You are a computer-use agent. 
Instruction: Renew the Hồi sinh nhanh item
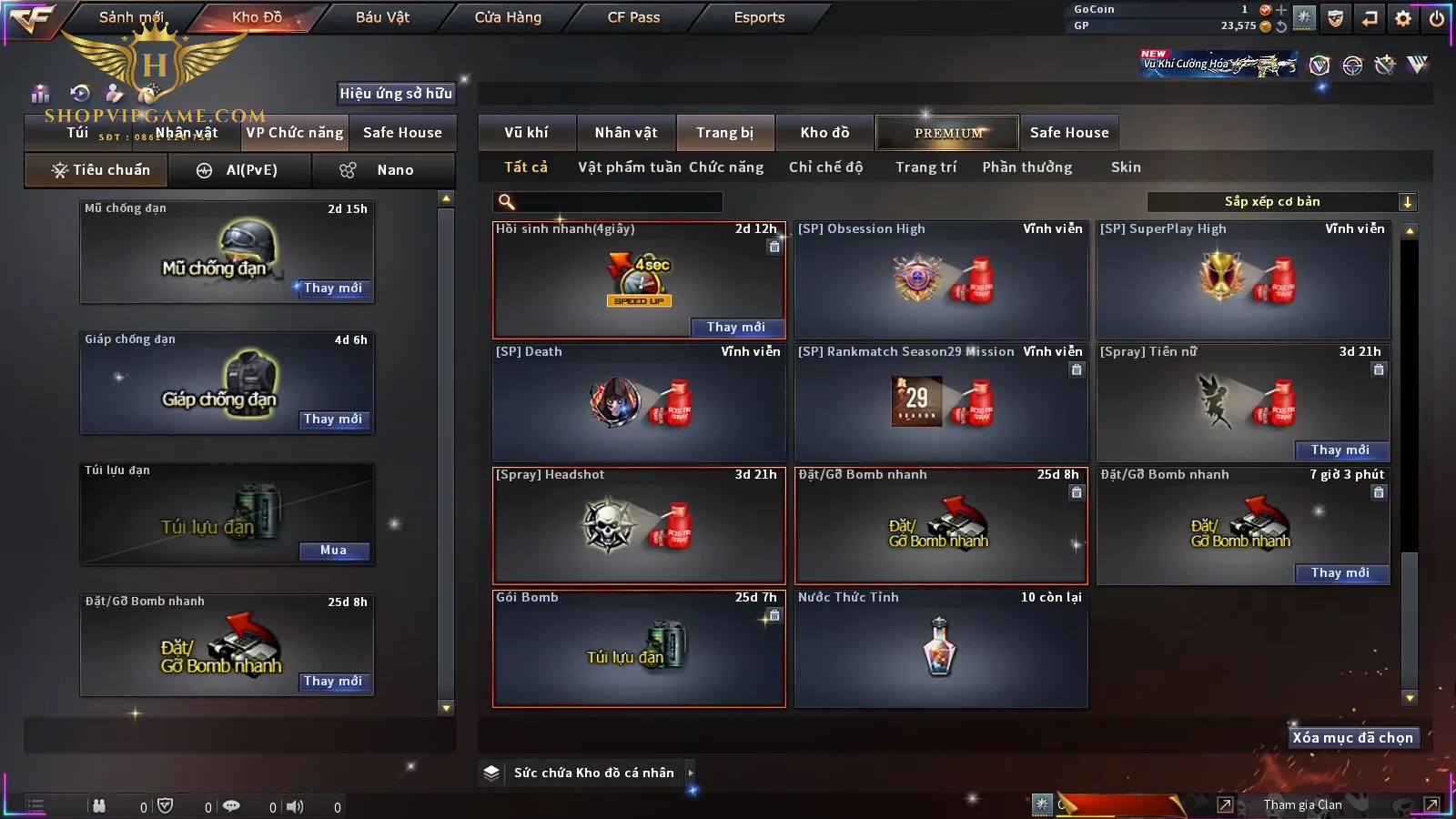coord(735,328)
